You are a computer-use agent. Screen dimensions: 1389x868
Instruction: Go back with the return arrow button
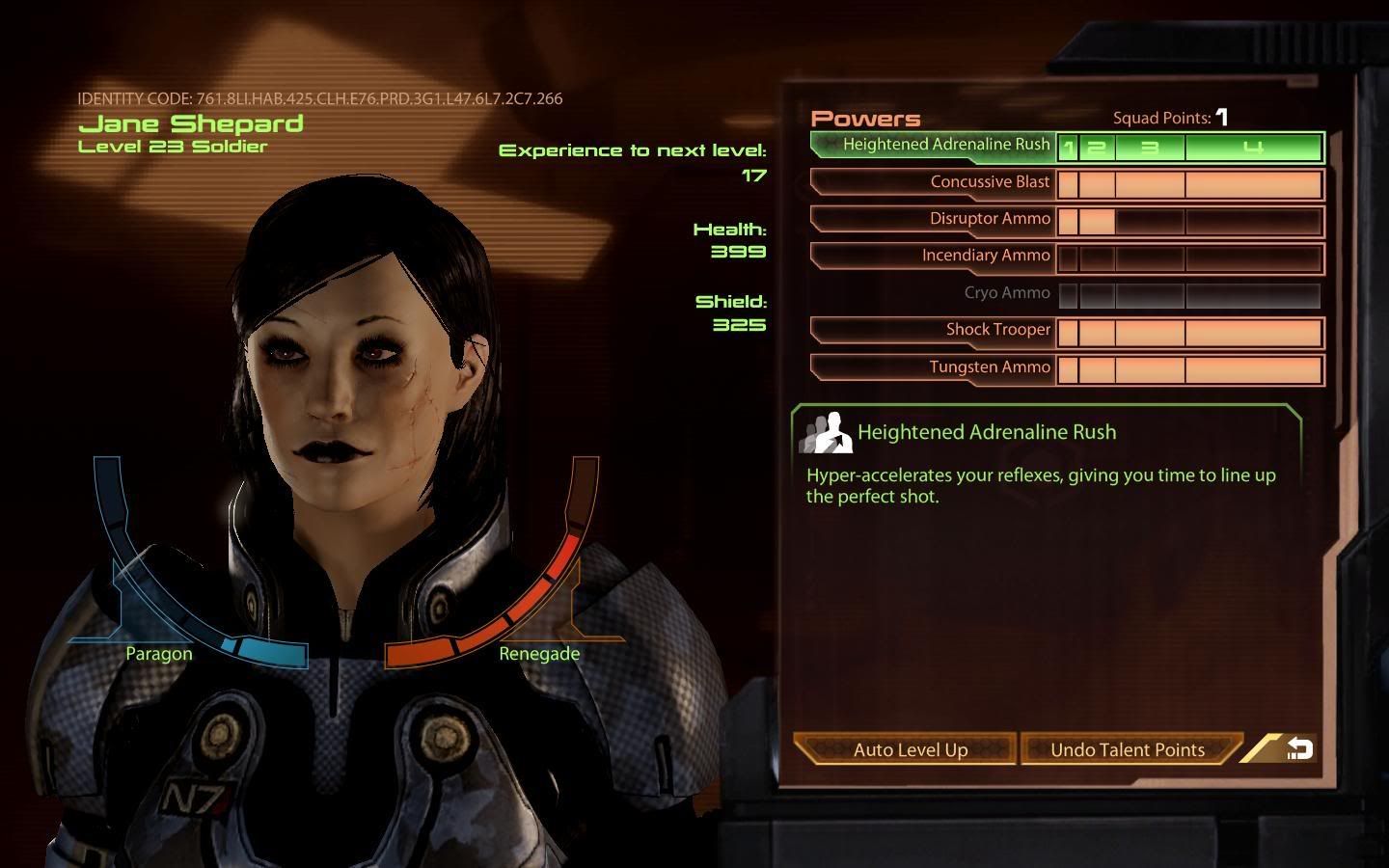pyautogui.click(x=1298, y=748)
